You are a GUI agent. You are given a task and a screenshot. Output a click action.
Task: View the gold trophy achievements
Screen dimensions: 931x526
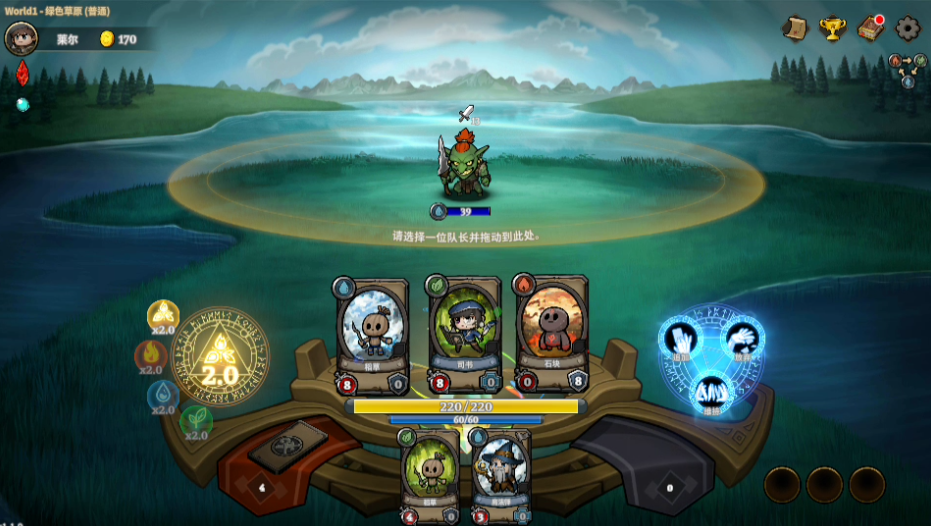pyautogui.click(x=832, y=28)
